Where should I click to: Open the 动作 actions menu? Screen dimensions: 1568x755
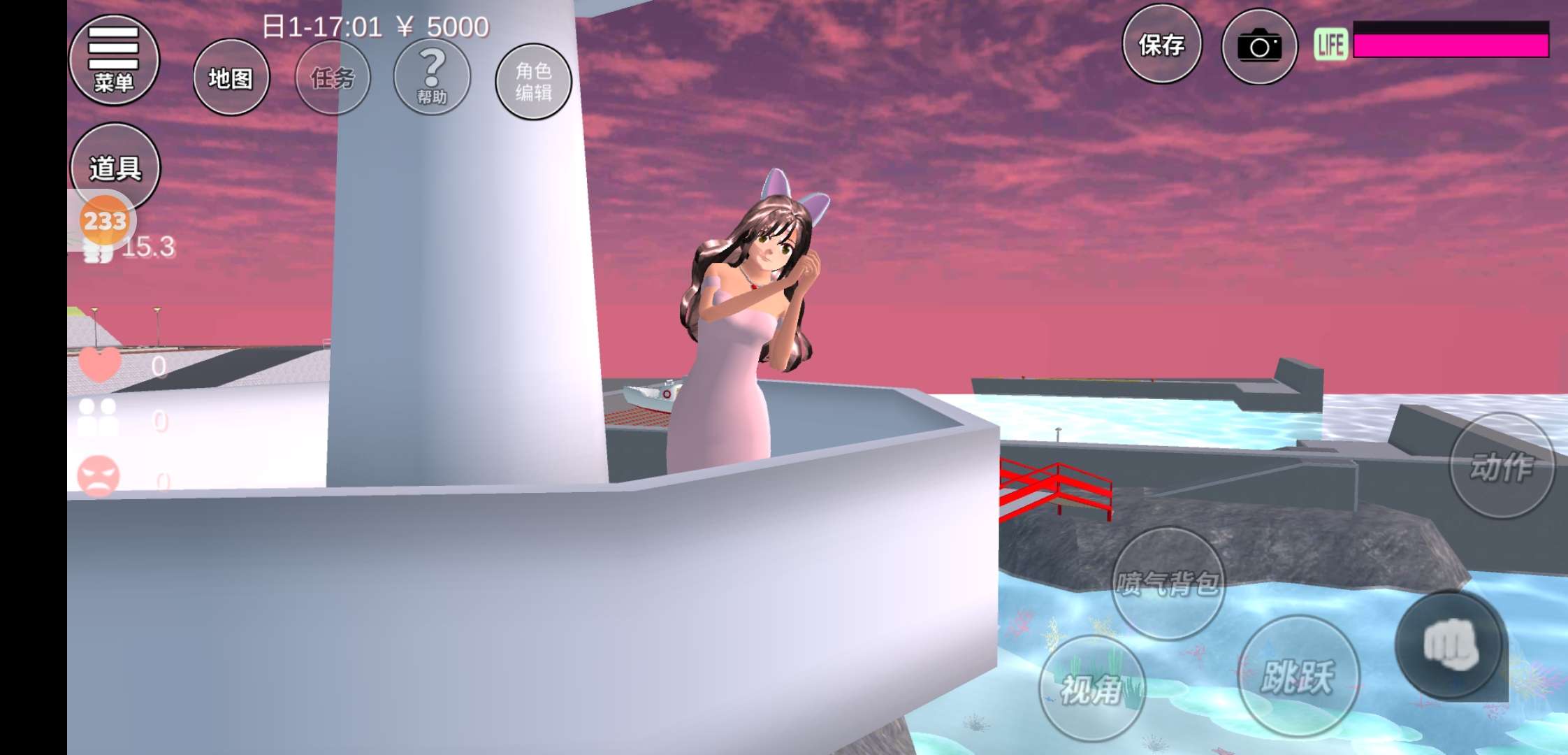point(1502,466)
